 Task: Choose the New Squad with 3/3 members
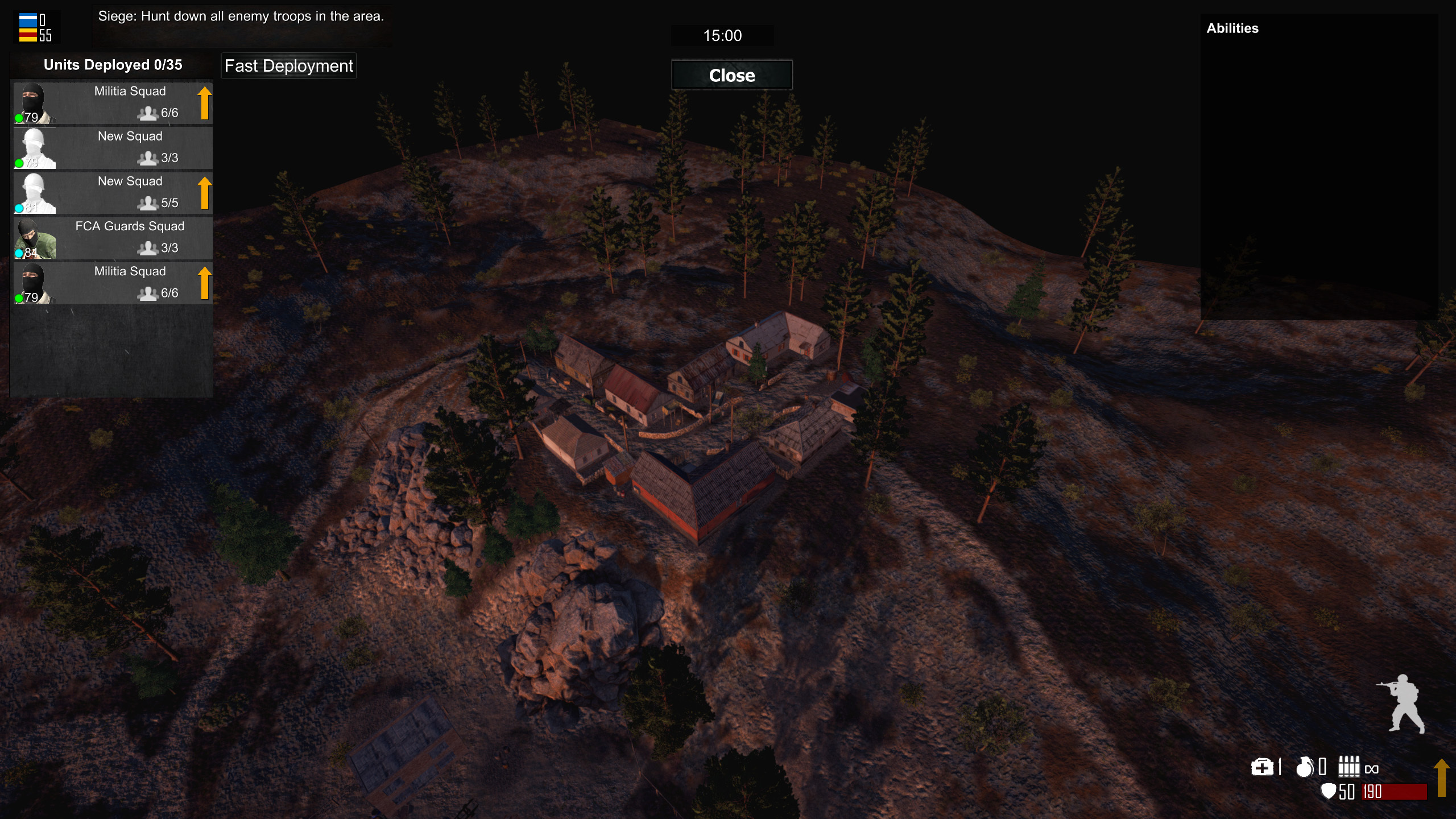[130, 148]
